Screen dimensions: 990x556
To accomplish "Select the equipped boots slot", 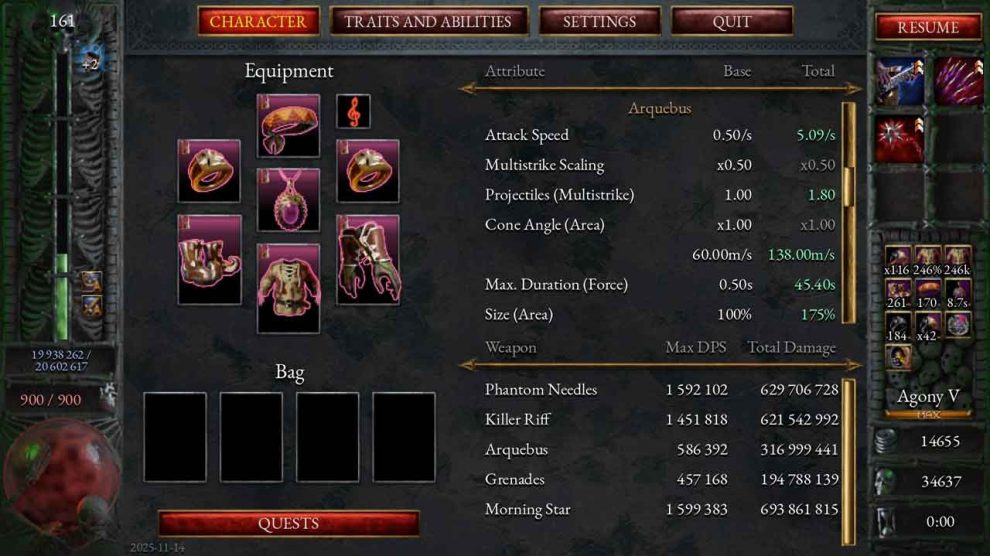I will 209,259.
